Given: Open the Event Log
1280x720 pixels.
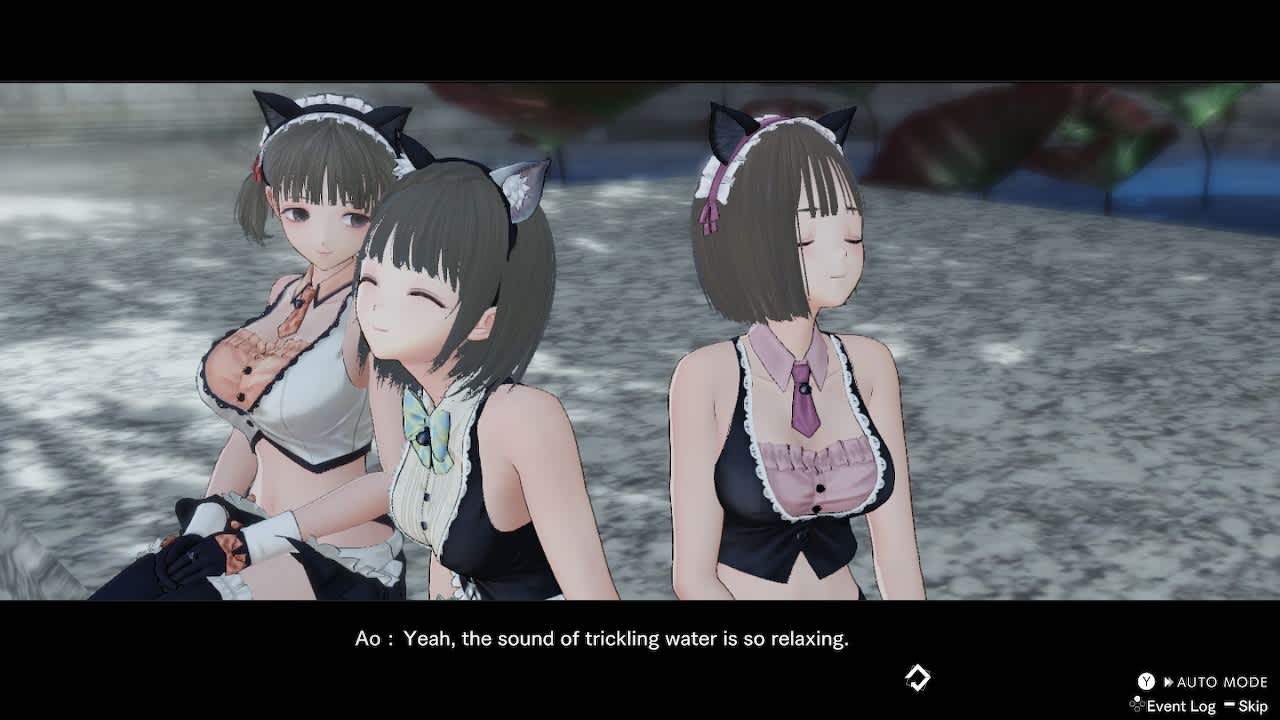Looking at the screenshot, I should [1182, 706].
